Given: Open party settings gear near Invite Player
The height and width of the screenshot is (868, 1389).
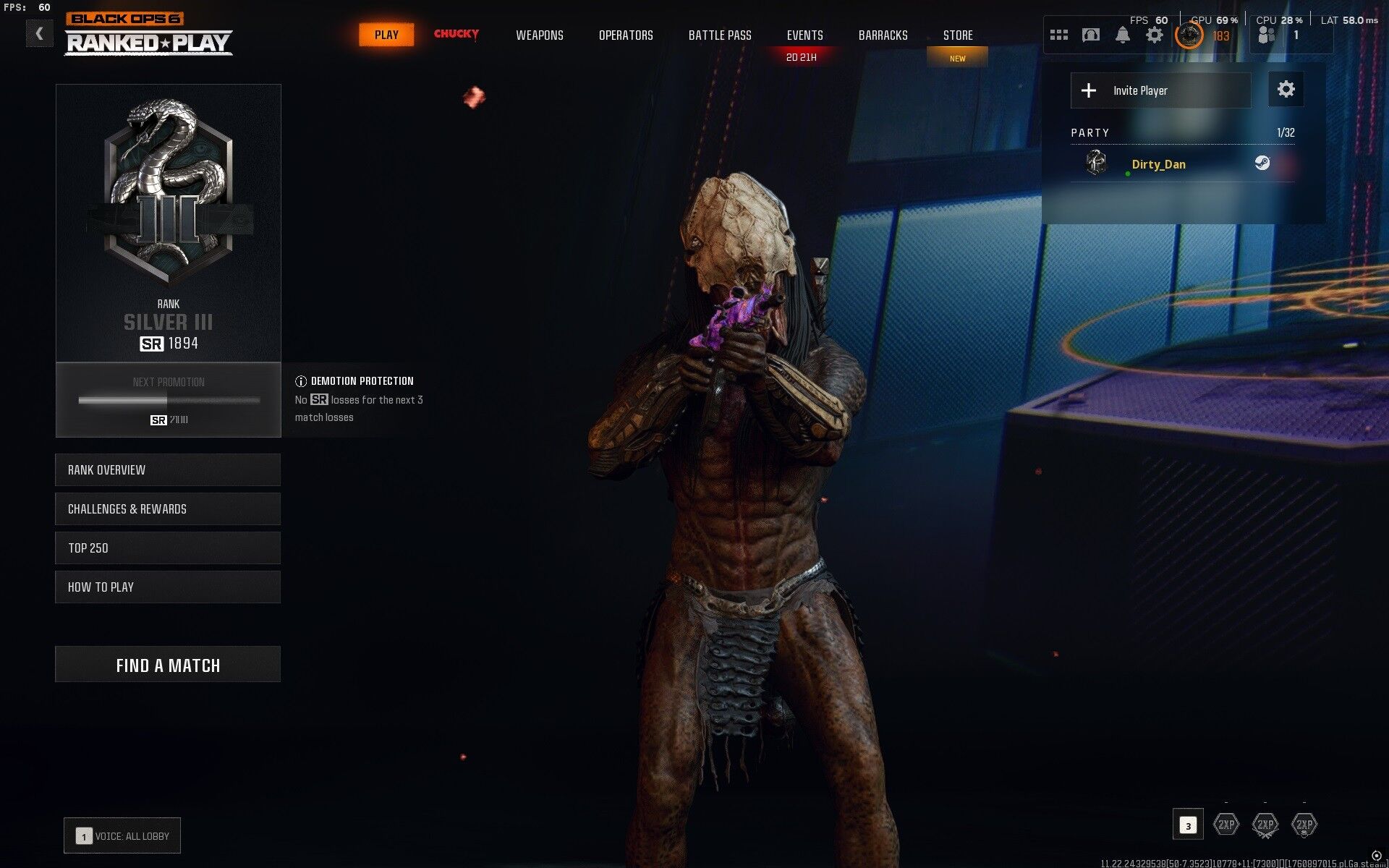Looking at the screenshot, I should pos(1286,90).
